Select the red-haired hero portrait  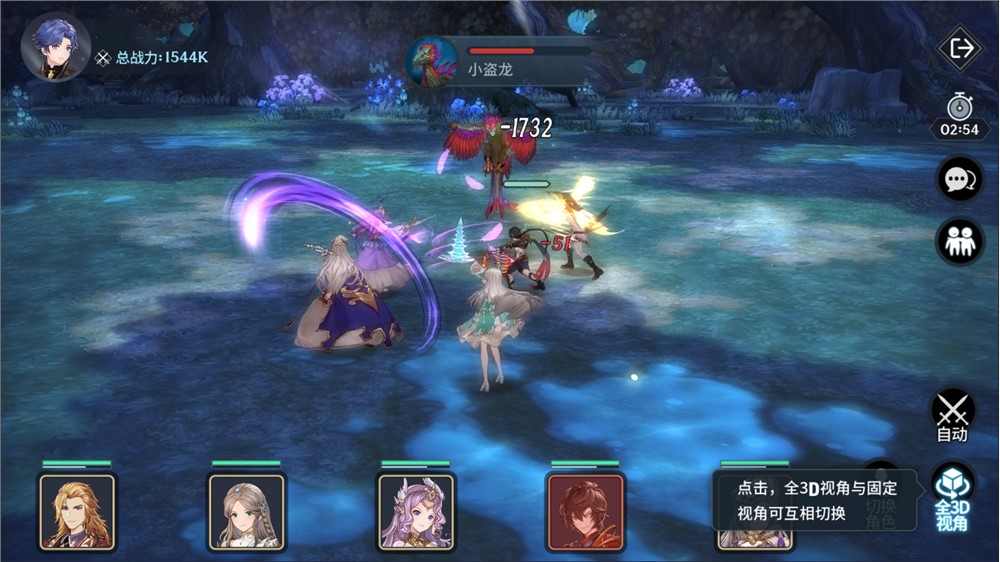tap(585, 511)
